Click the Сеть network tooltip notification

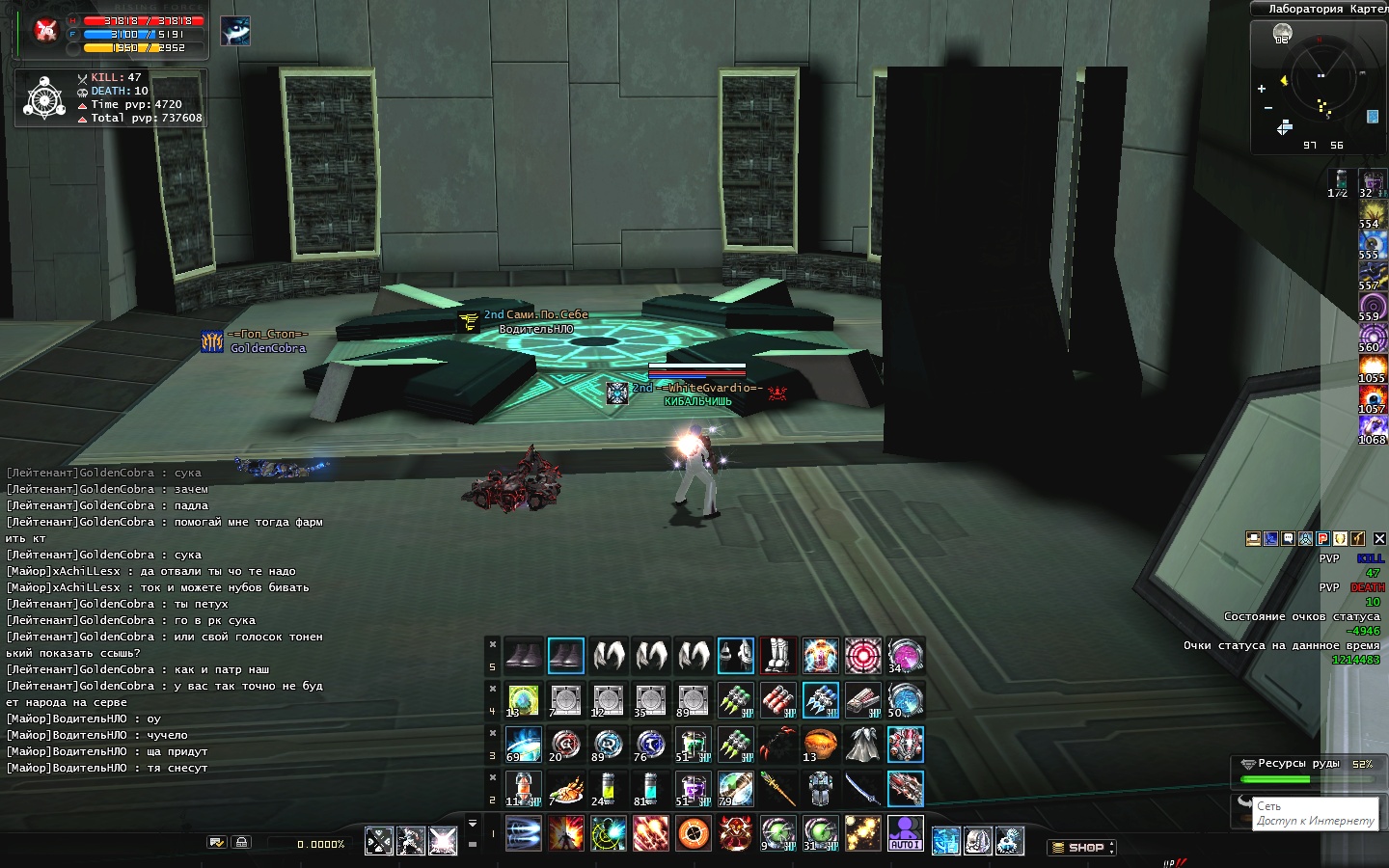(x=1315, y=813)
